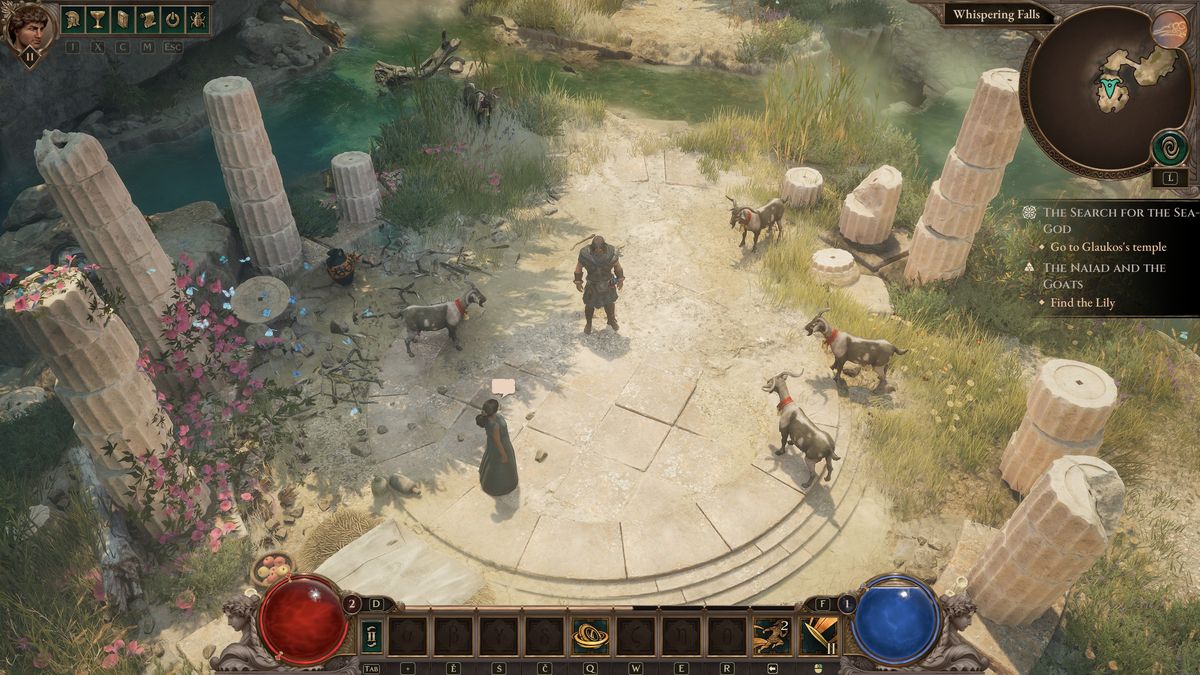Click the orange cloud icon above the minimap
1200x675 pixels.
coord(1169,28)
